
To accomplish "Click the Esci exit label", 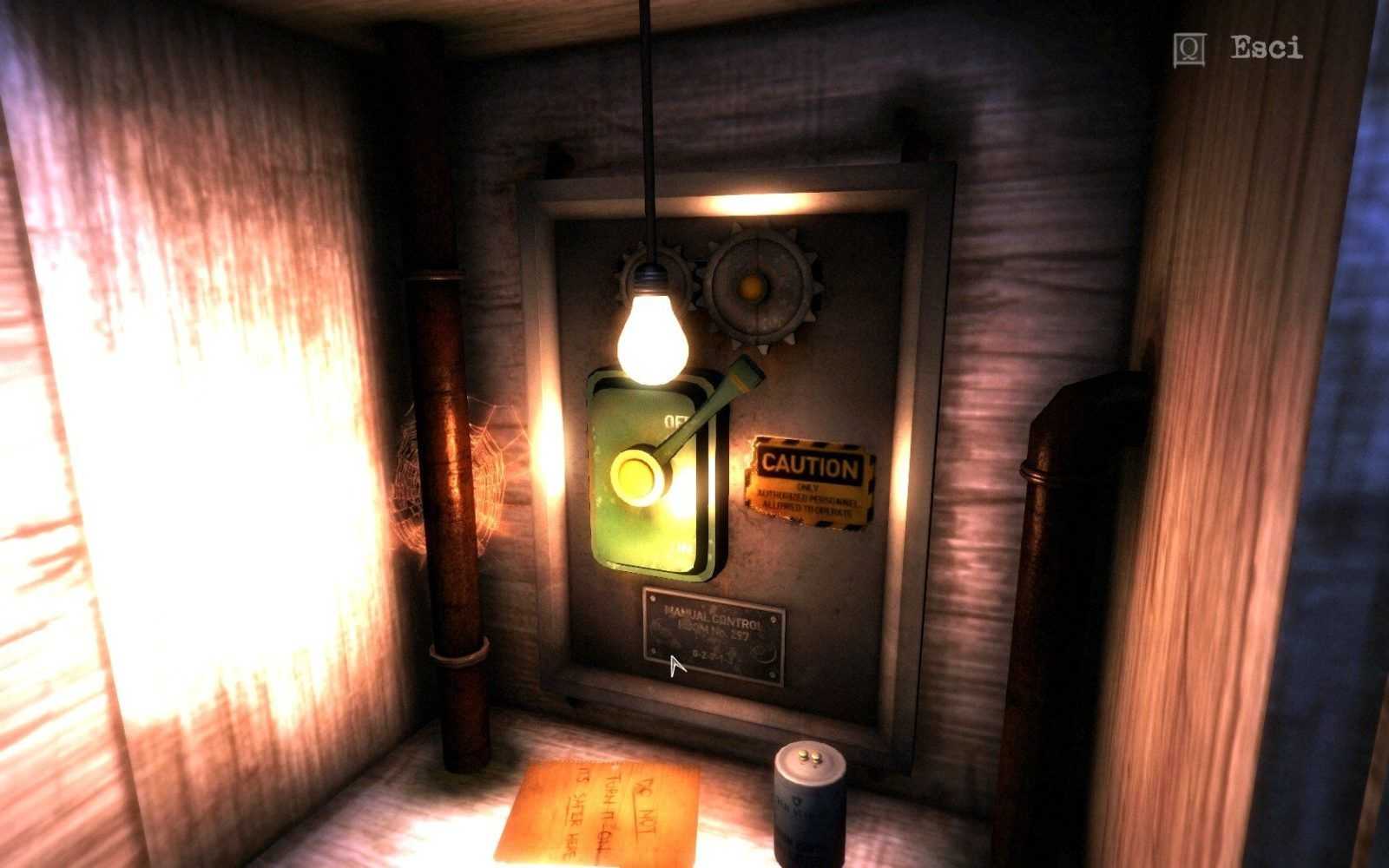I will [x=1266, y=49].
